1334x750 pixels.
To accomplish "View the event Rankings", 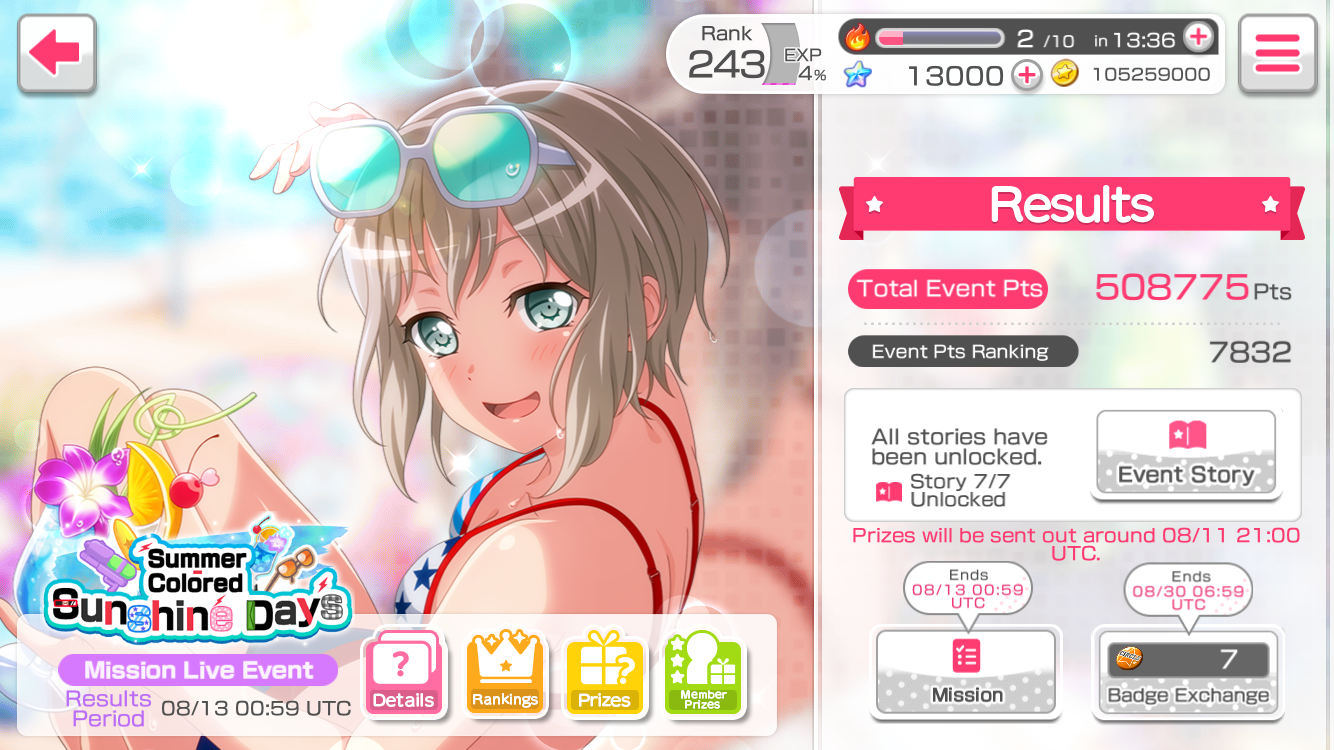I will tap(505, 673).
